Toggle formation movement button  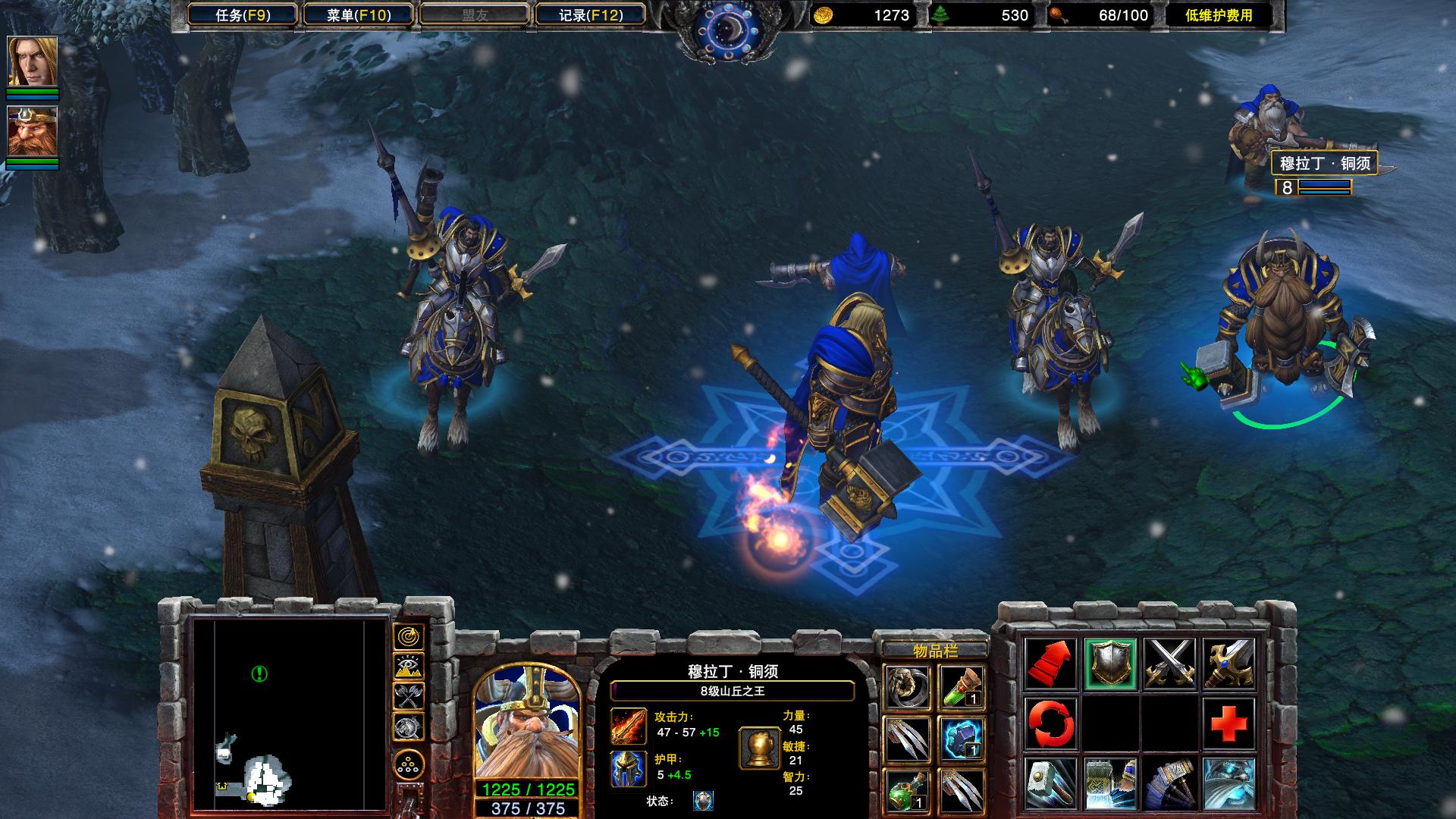(x=409, y=764)
